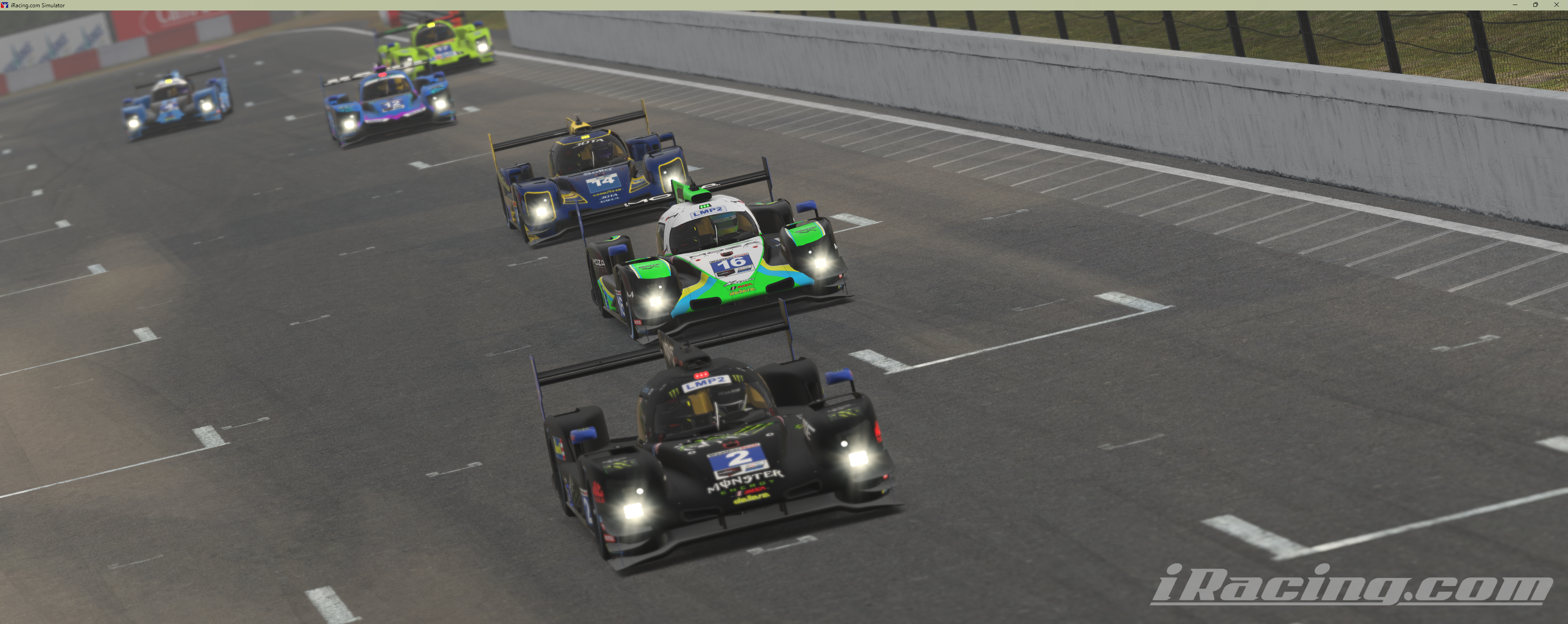Screen dimensions: 1568x624
Task: Minimize the iRacing simulator window
Action: (x=1515, y=5)
